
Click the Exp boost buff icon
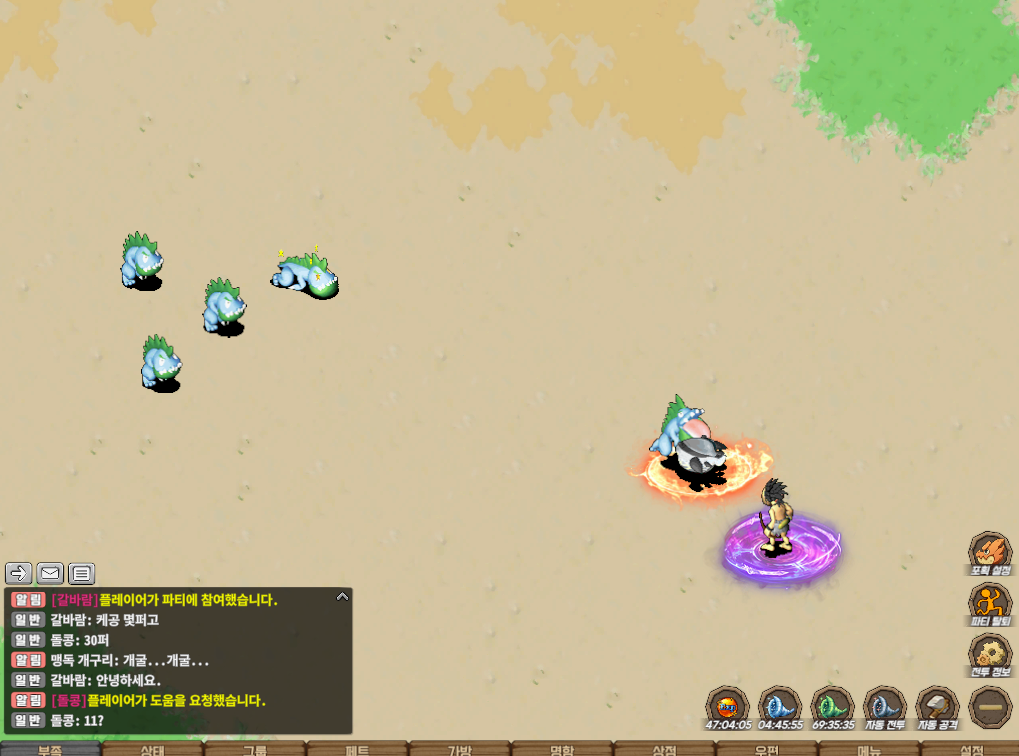727,705
